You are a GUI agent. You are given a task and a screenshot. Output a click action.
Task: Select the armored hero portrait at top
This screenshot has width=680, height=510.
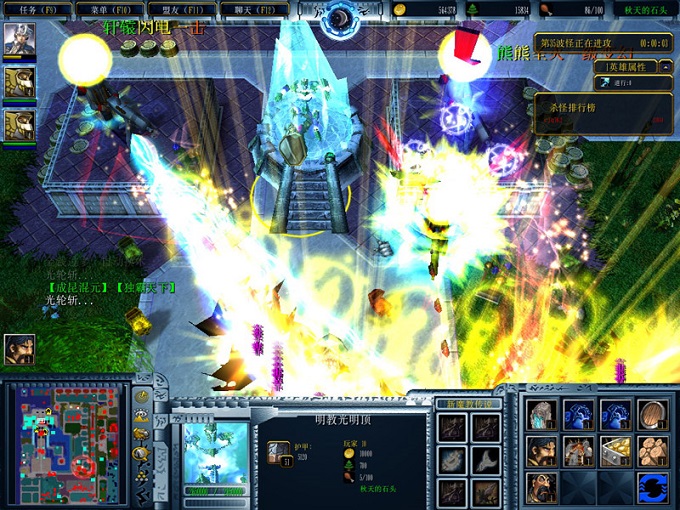click(18, 40)
